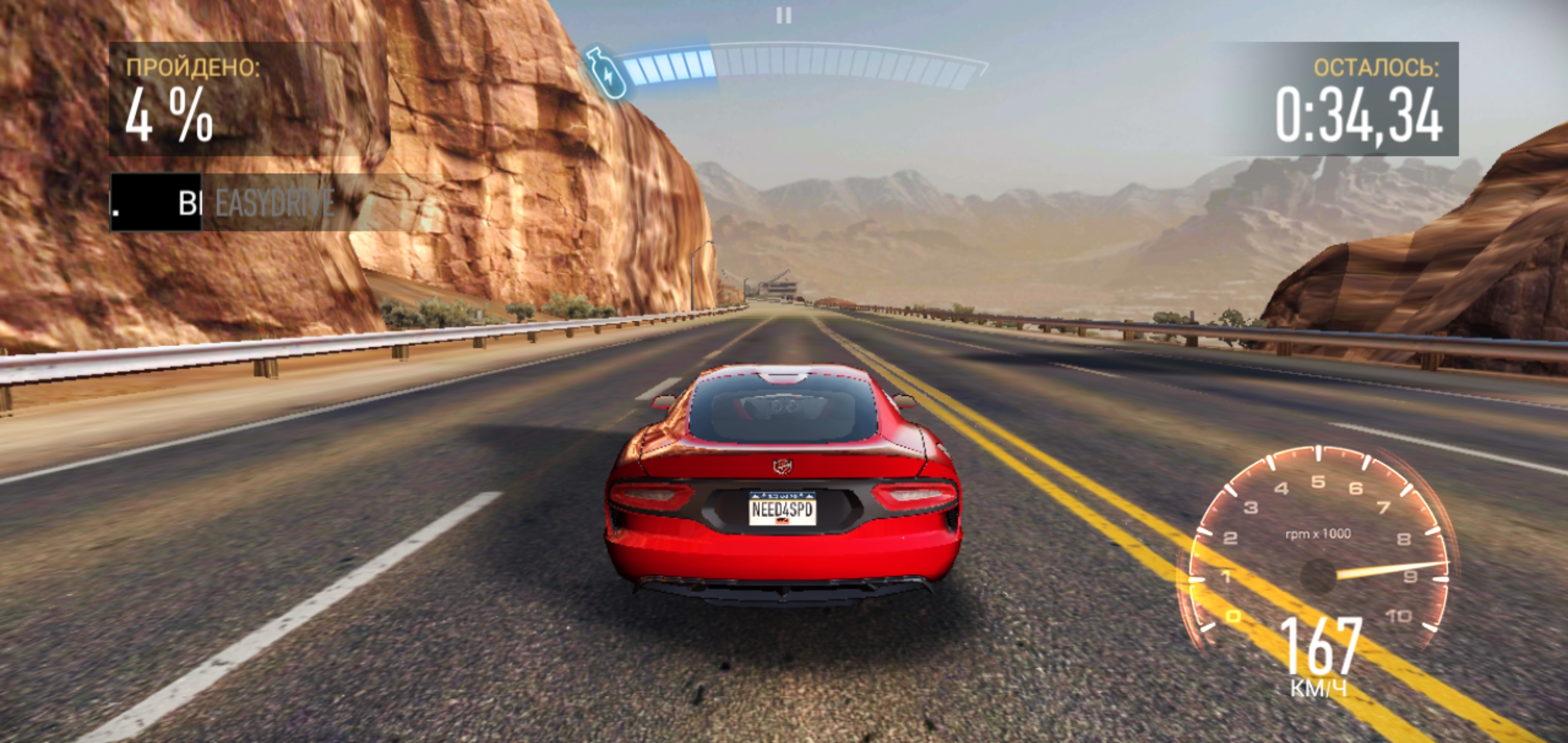The image size is (1568, 743).
Task: Pause the race with the pause button
Action: point(784,15)
